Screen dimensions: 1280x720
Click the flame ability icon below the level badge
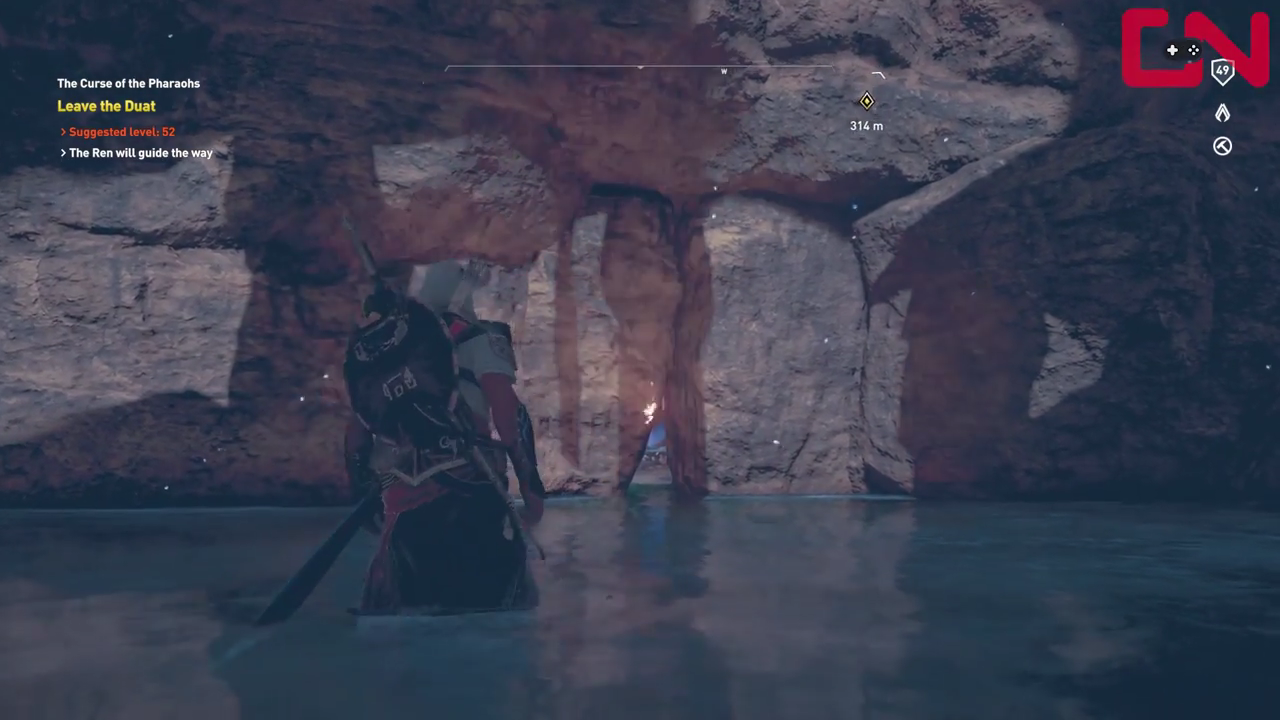click(1222, 112)
